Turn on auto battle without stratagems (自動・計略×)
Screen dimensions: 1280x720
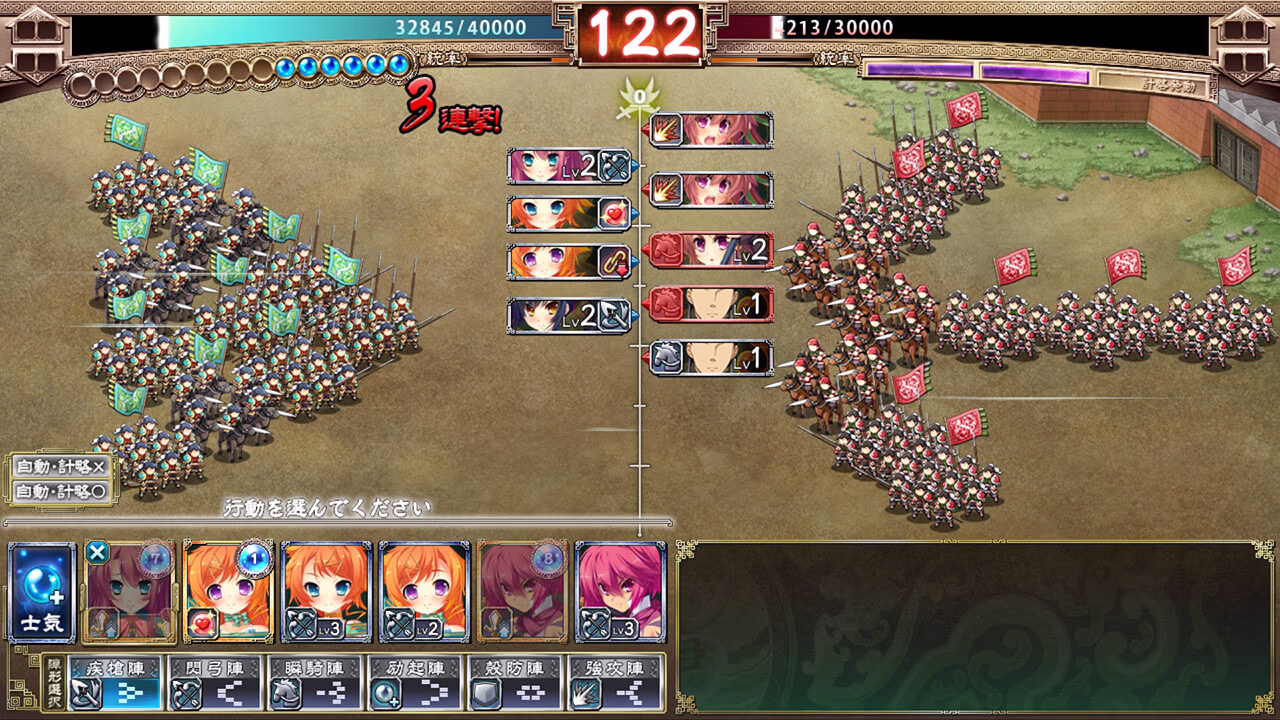62,467
